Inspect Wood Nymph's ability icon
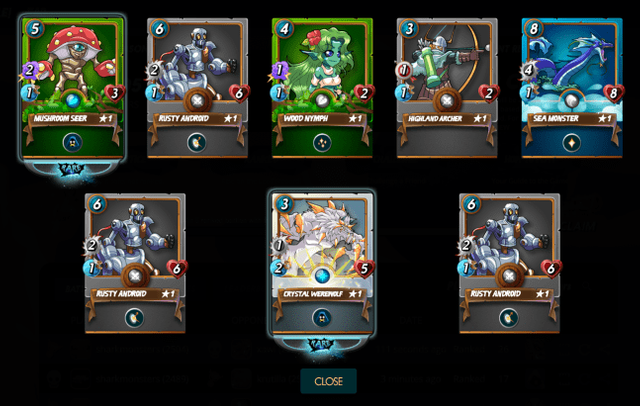Image resolution: width=640 pixels, height=406 pixels. click(x=323, y=142)
